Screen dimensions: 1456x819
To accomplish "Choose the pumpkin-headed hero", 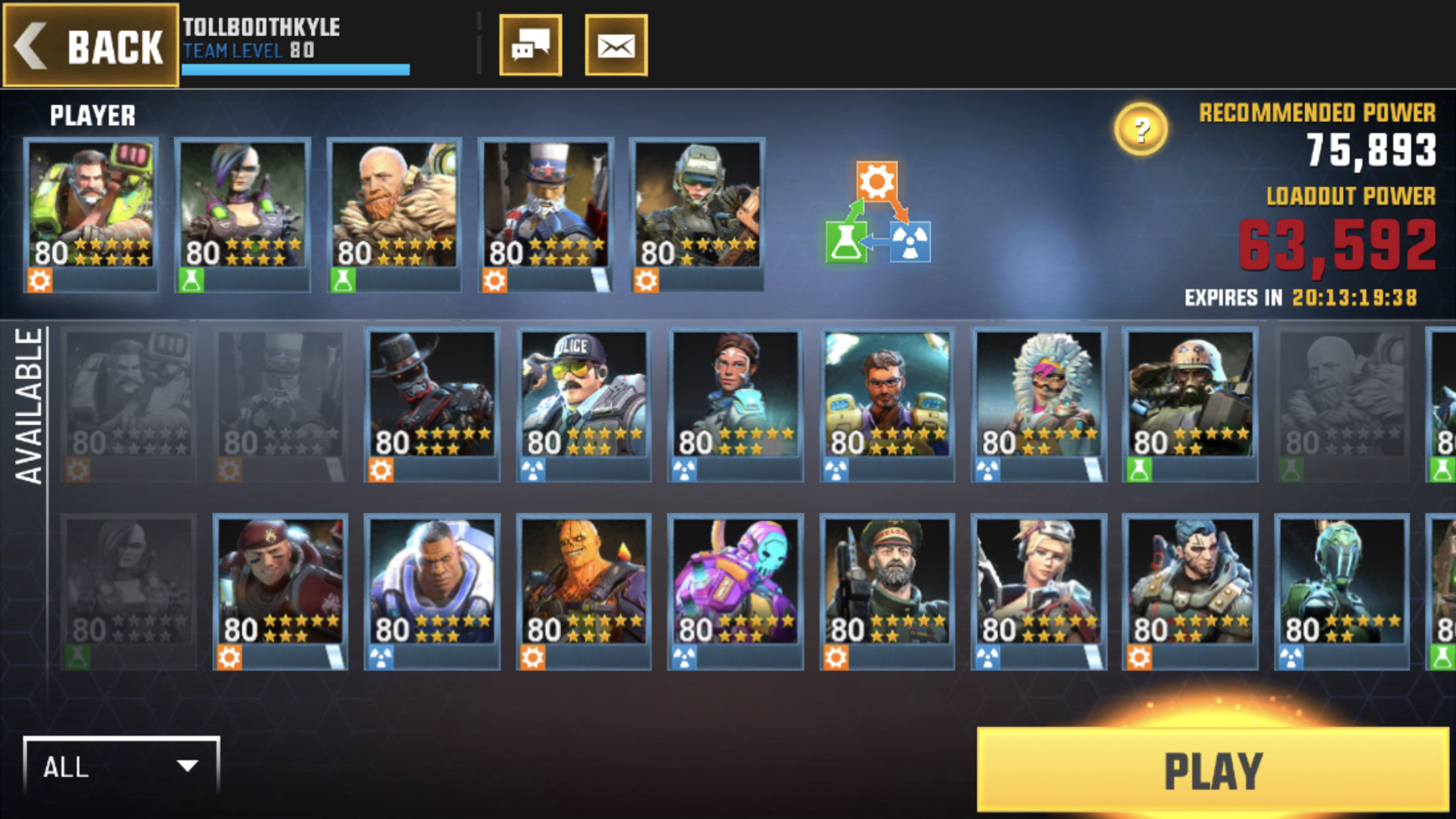I will (x=584, y=590).
